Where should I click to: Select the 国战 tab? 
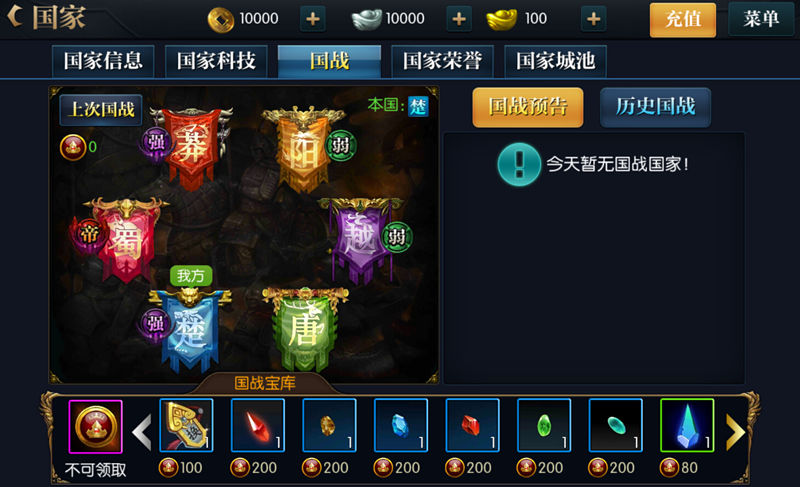[329, 61]
